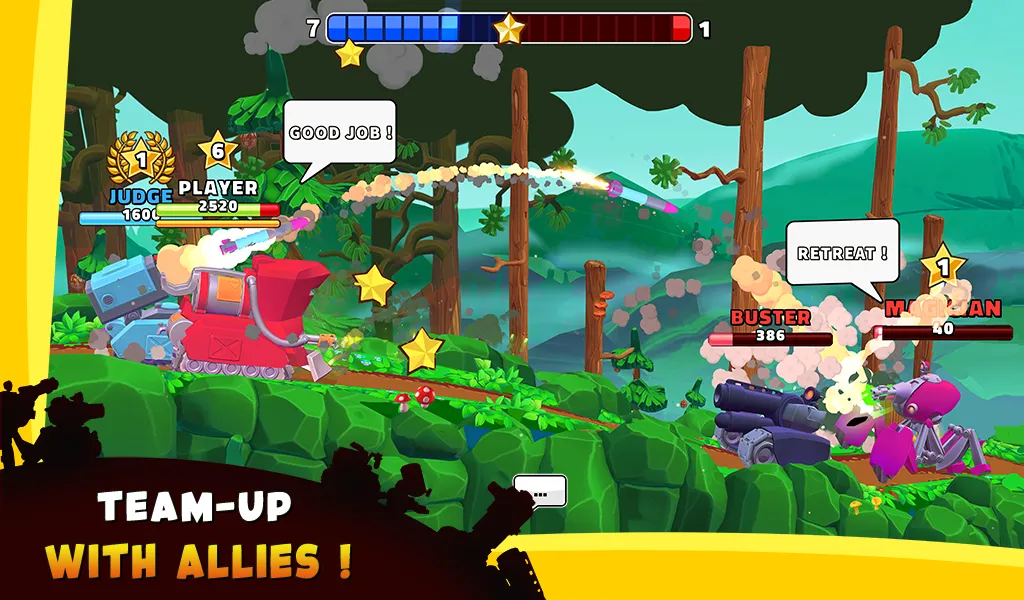Open the chat bubble with three dots
Viewport: 1024px width, 600px height.
click(540, 491)
